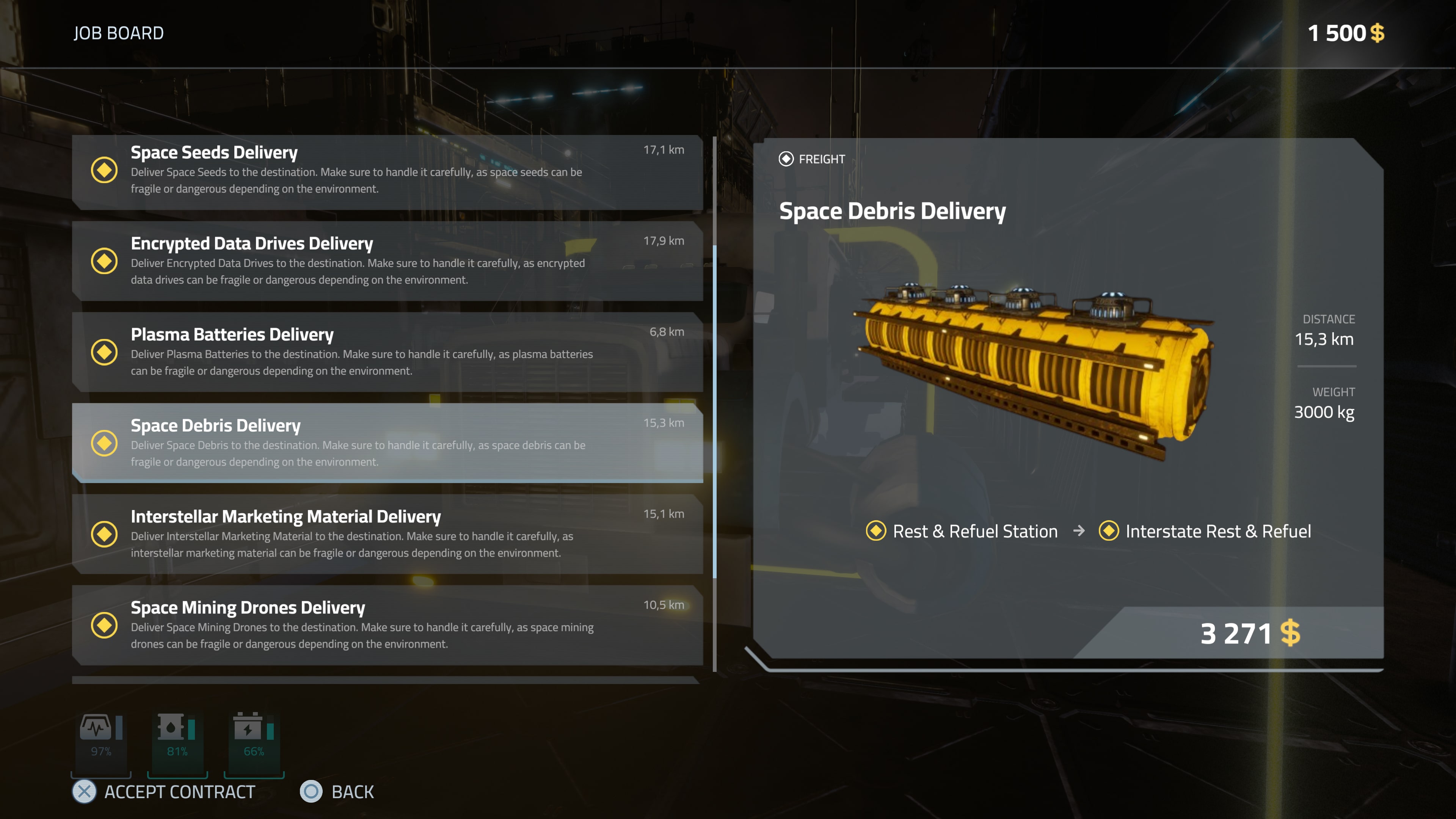This screenshot has height=819, width=1456.
Task: Open the Plasma Batteries Delivery job
Action: tap(387, 352)
